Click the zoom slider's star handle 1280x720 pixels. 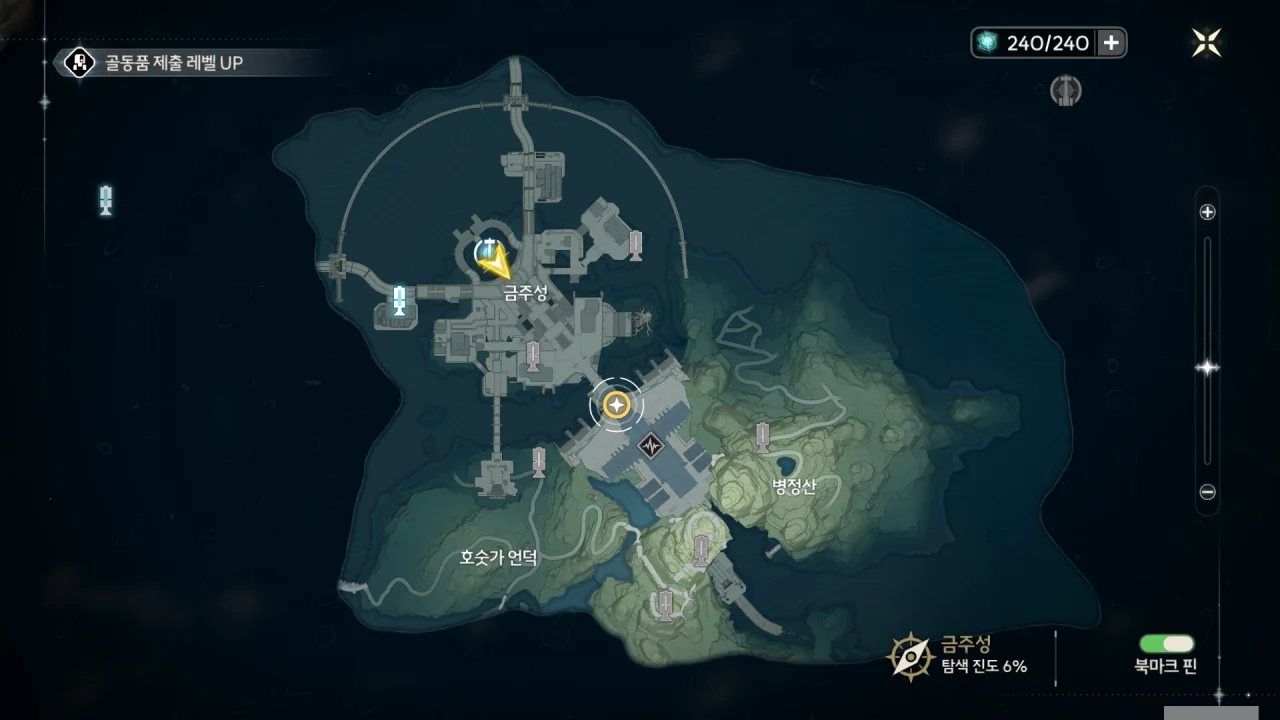(1207, 368)
